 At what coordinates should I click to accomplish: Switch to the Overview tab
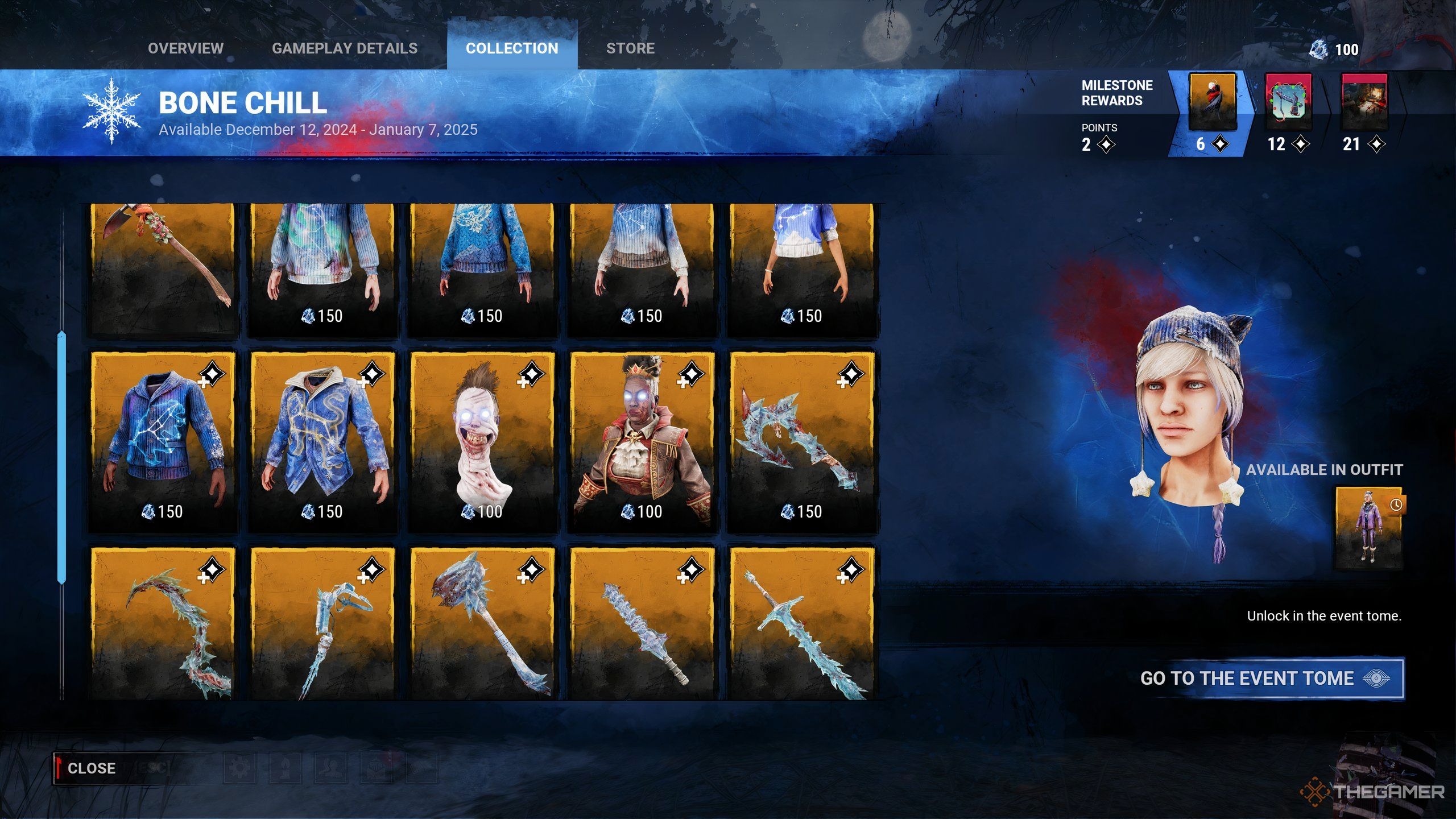pyautogui.click(x=185, y=48)
